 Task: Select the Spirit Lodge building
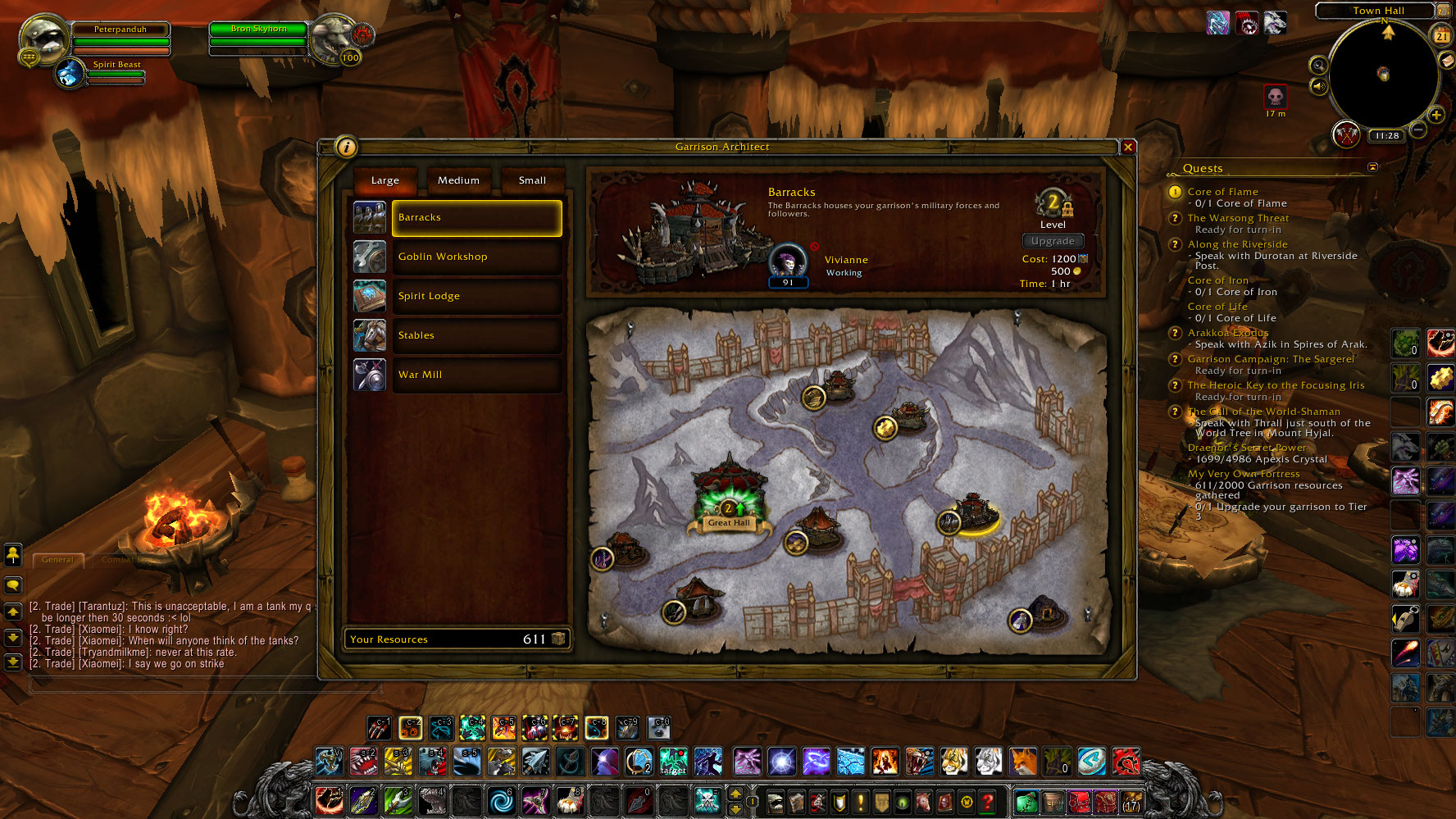pos(476,296)
